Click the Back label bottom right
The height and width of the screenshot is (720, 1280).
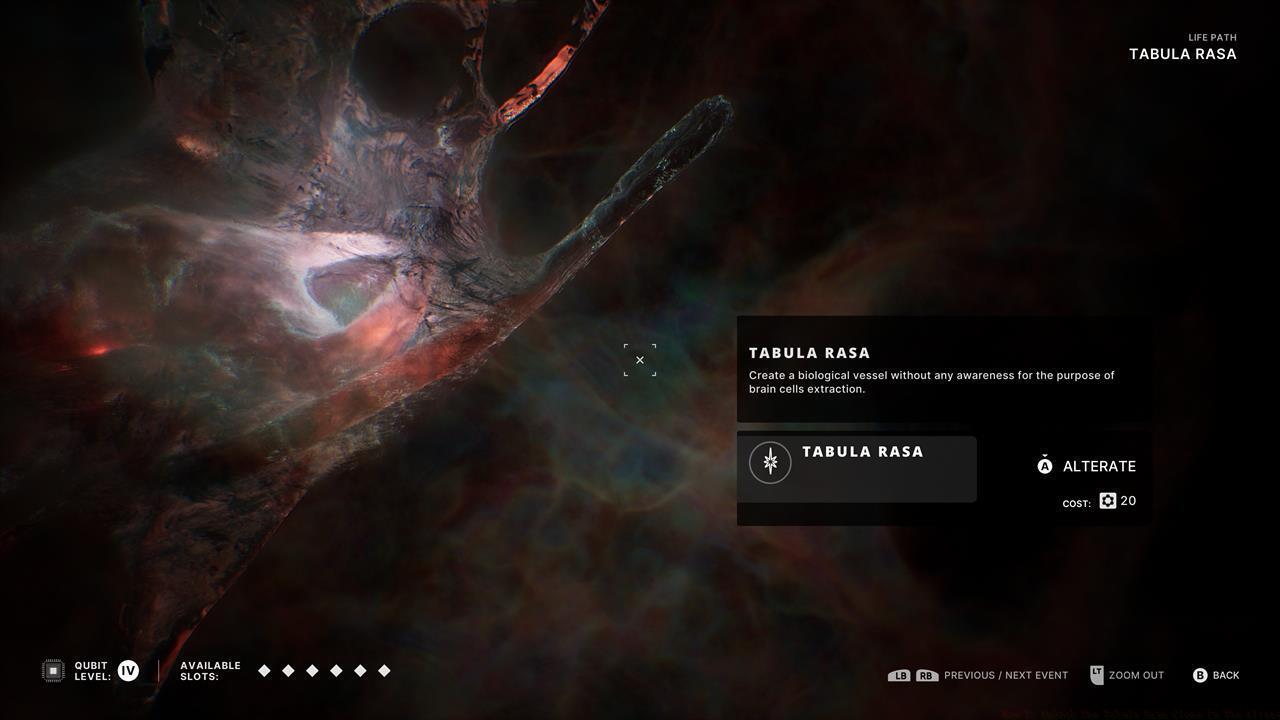coord(1227,675)
